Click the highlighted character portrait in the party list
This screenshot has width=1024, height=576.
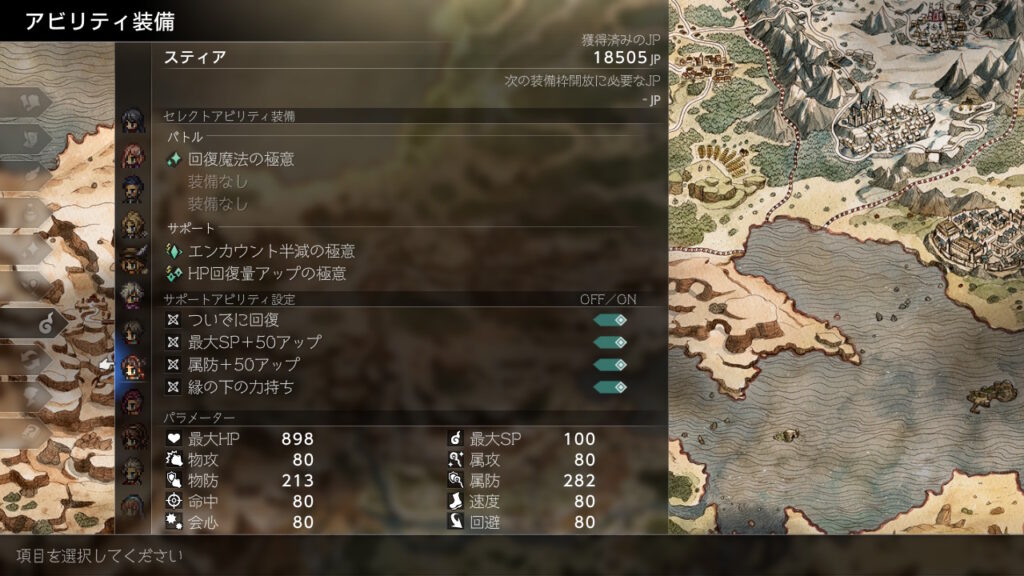132,366
